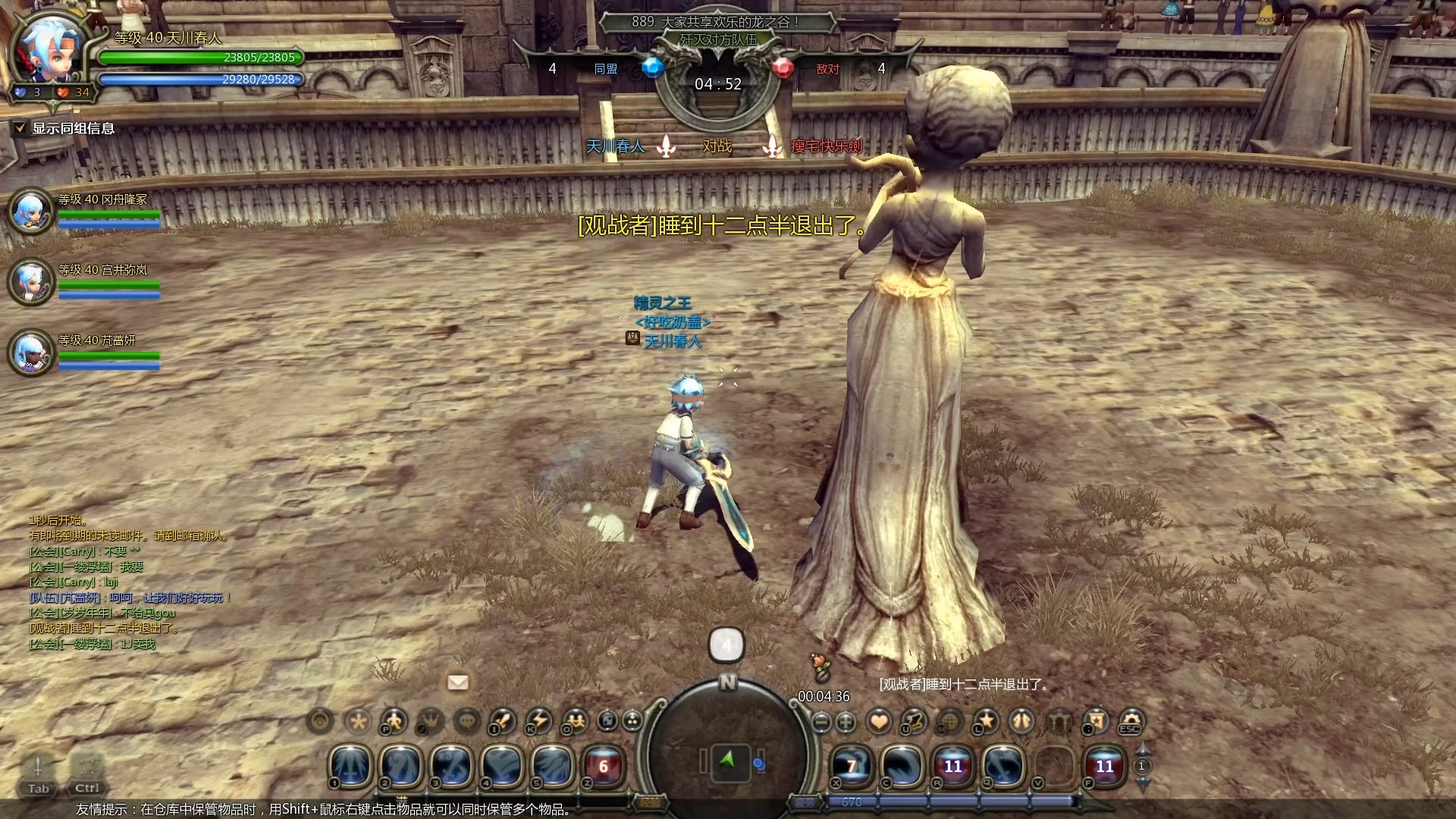The width and height of the screenshot is (1456, 819).
Task: Open the lightning bolt skills menu
Action: coord(538,720)
